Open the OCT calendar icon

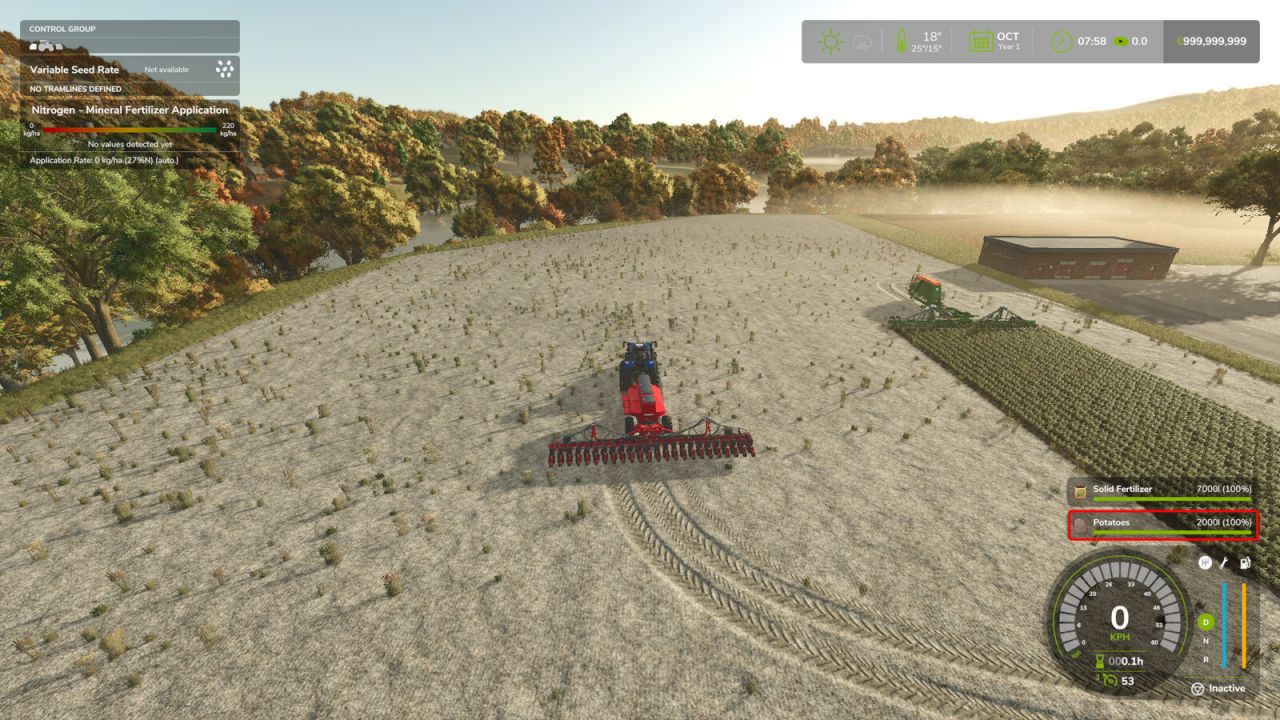[980, 40]
